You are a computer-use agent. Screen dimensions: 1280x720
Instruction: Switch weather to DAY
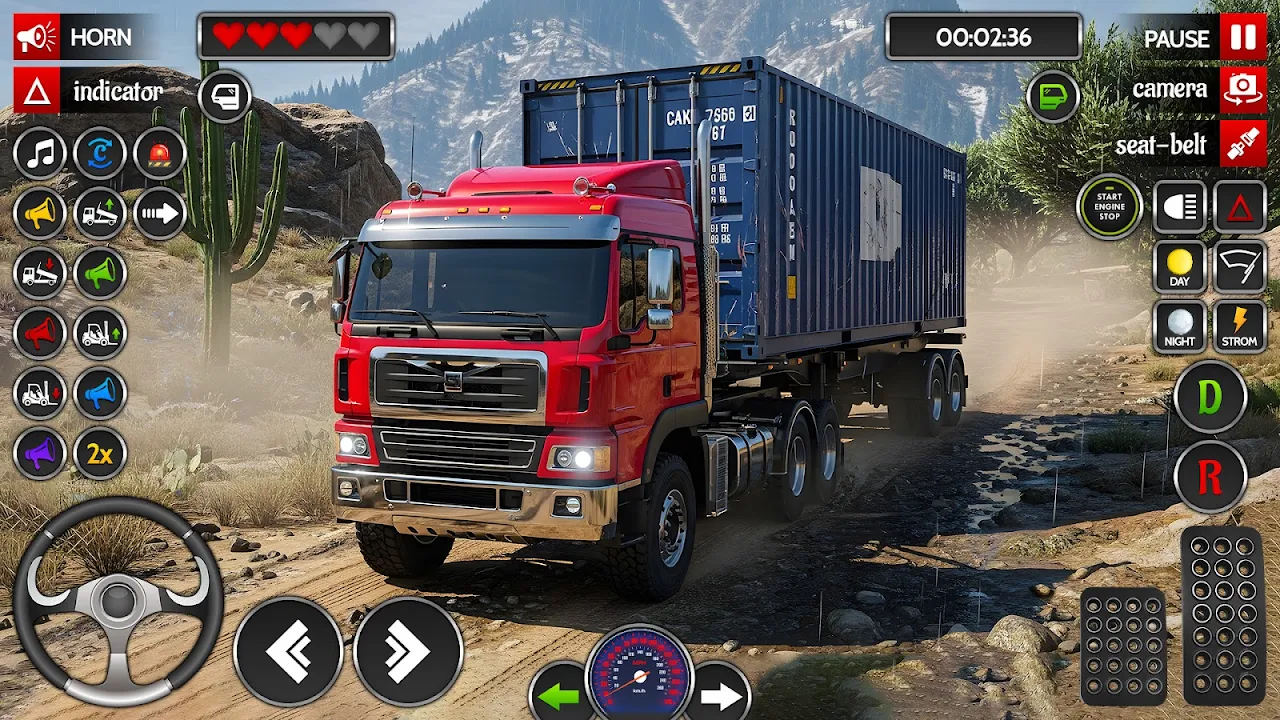[x=1180, y=267]
